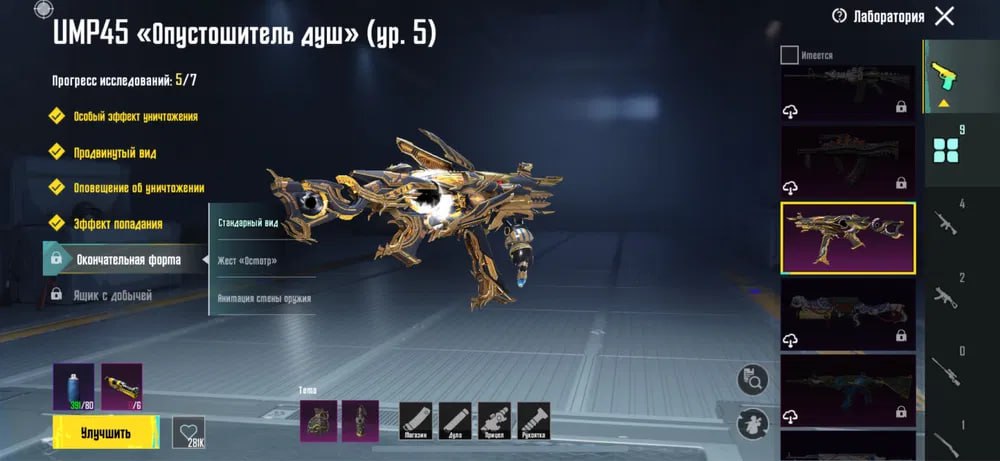Screen dimensions: 1000x461
Task: Choose the Дуло muzzle attachment slot
Action: tap(455, 420)
